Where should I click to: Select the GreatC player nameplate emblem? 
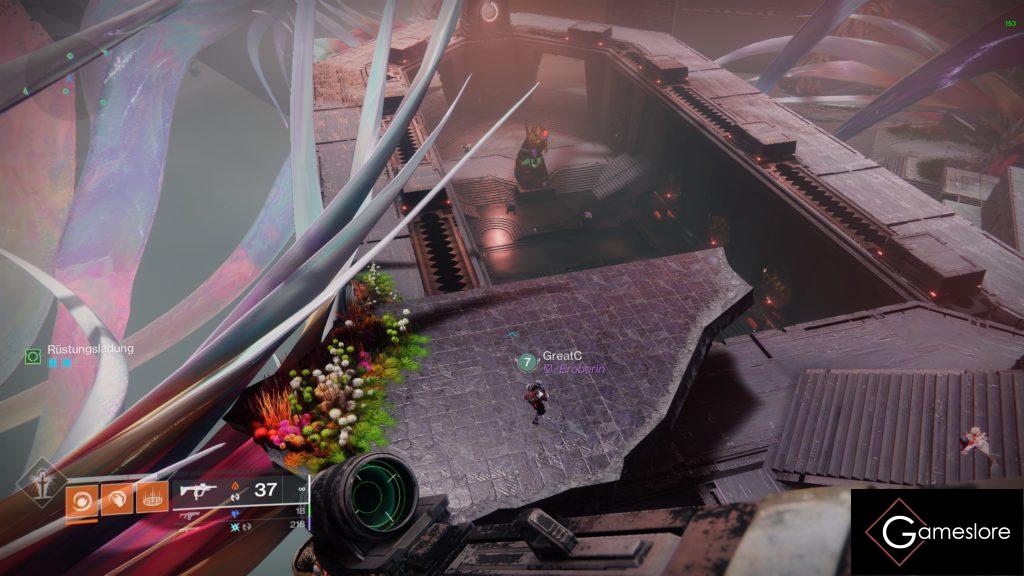(527, 361)
